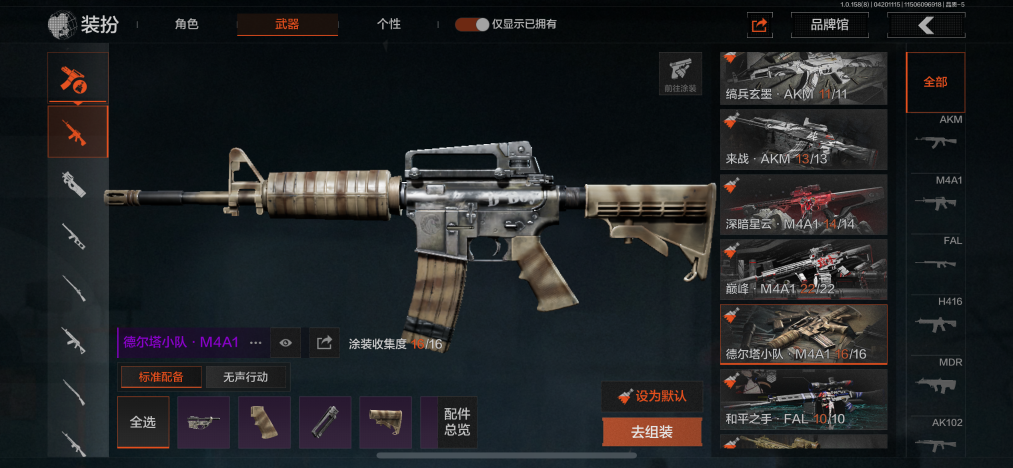
Task: Toggle 仅显示已拥有 switch
Action: click(472, 24)
